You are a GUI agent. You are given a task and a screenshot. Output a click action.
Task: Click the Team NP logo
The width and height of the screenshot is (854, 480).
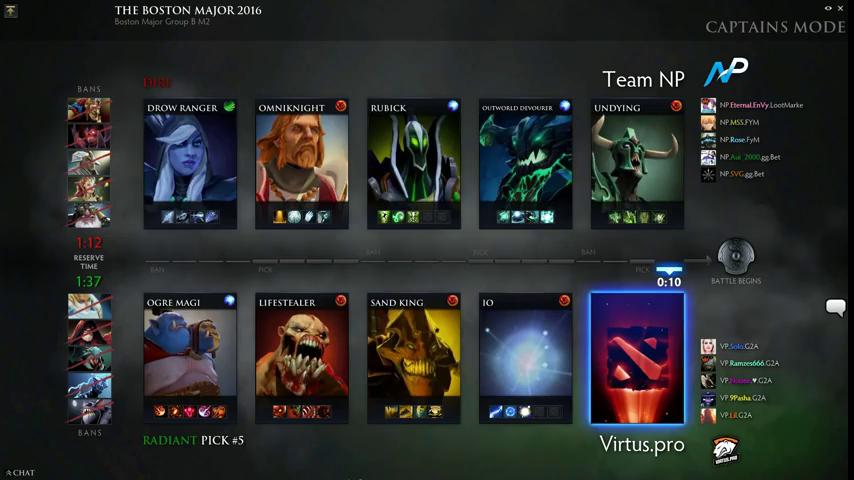point(726,73)
